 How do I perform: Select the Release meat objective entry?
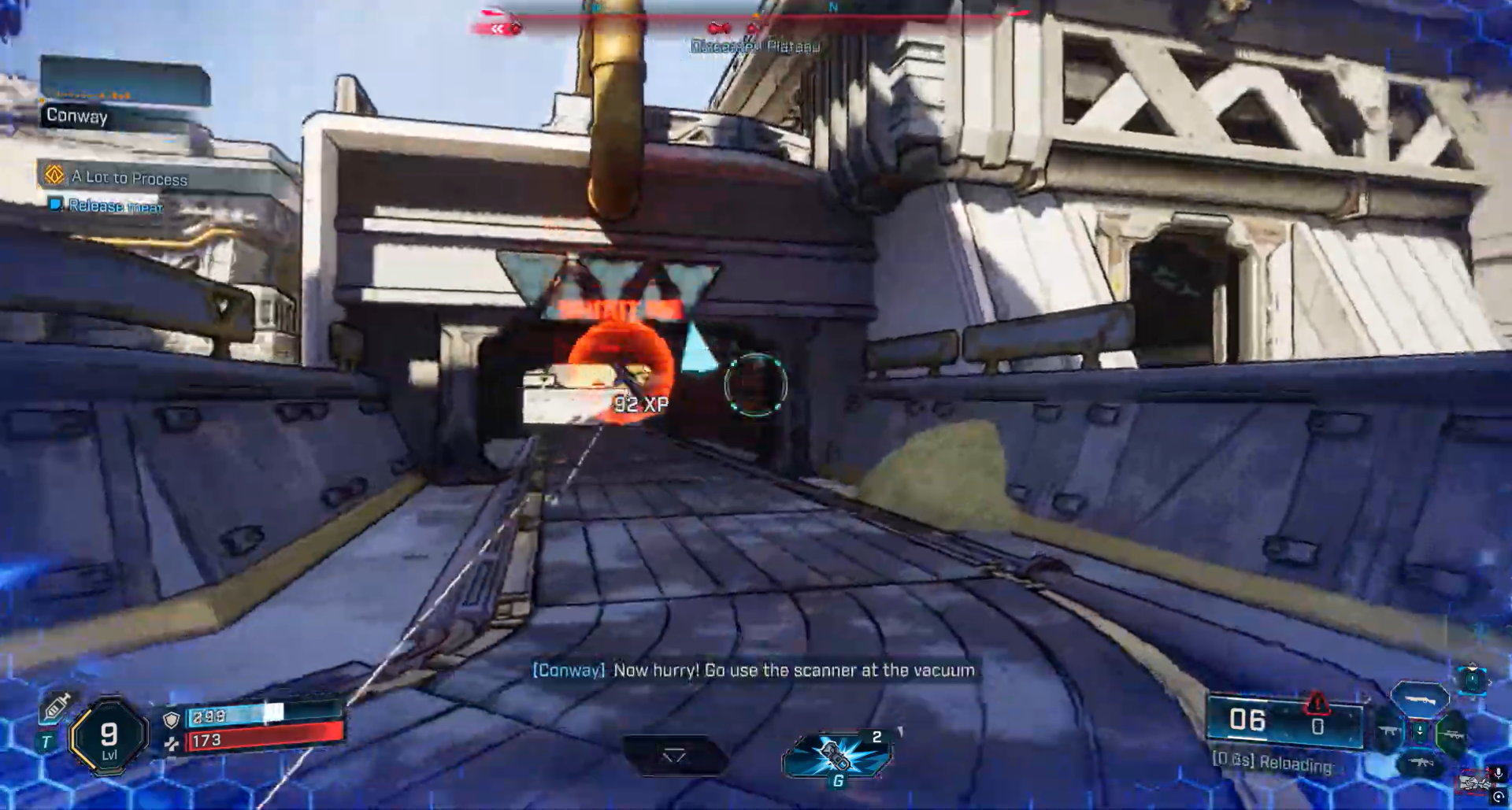coord(115,206)
